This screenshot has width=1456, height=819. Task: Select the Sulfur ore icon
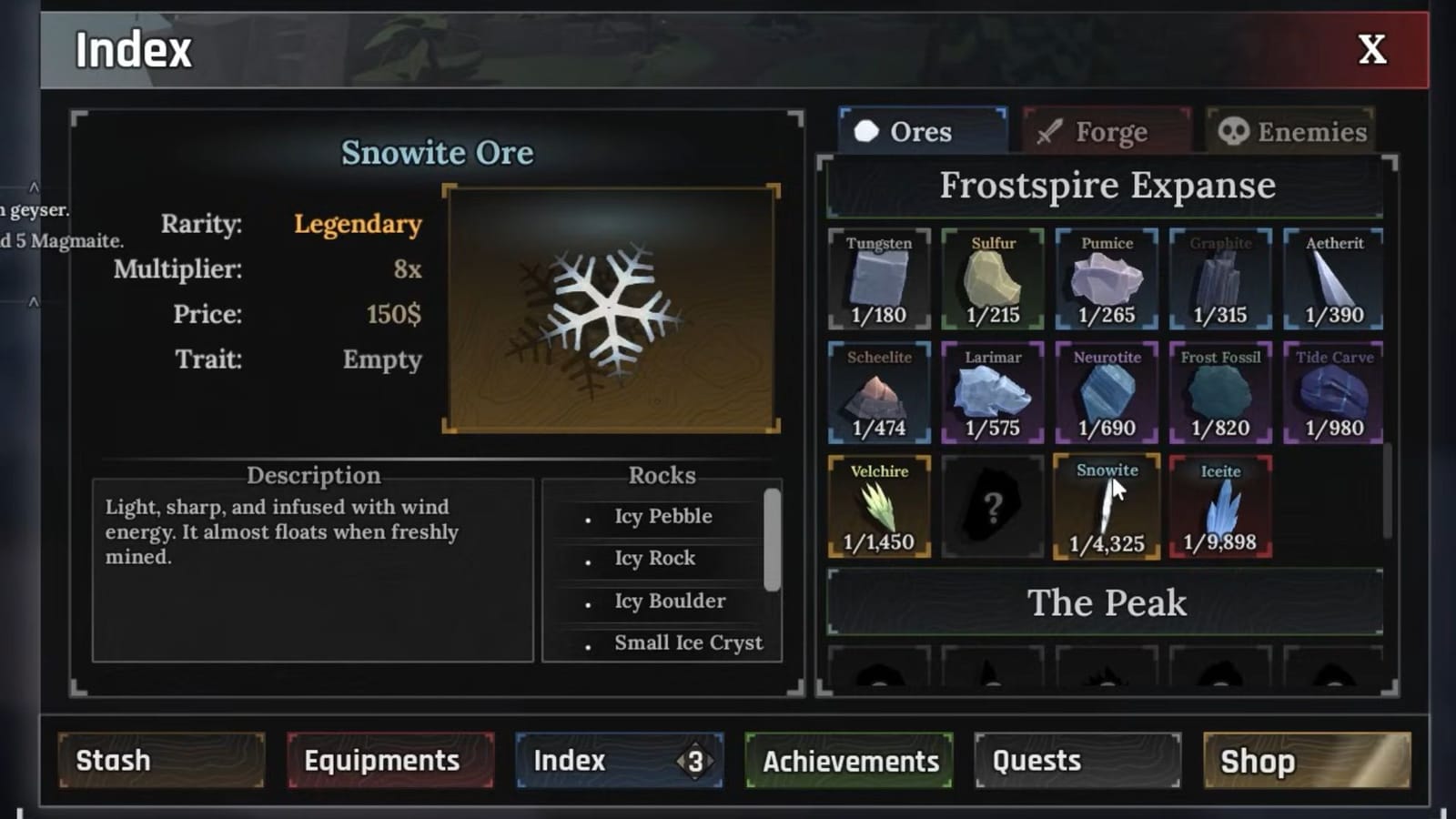[993, 279]
